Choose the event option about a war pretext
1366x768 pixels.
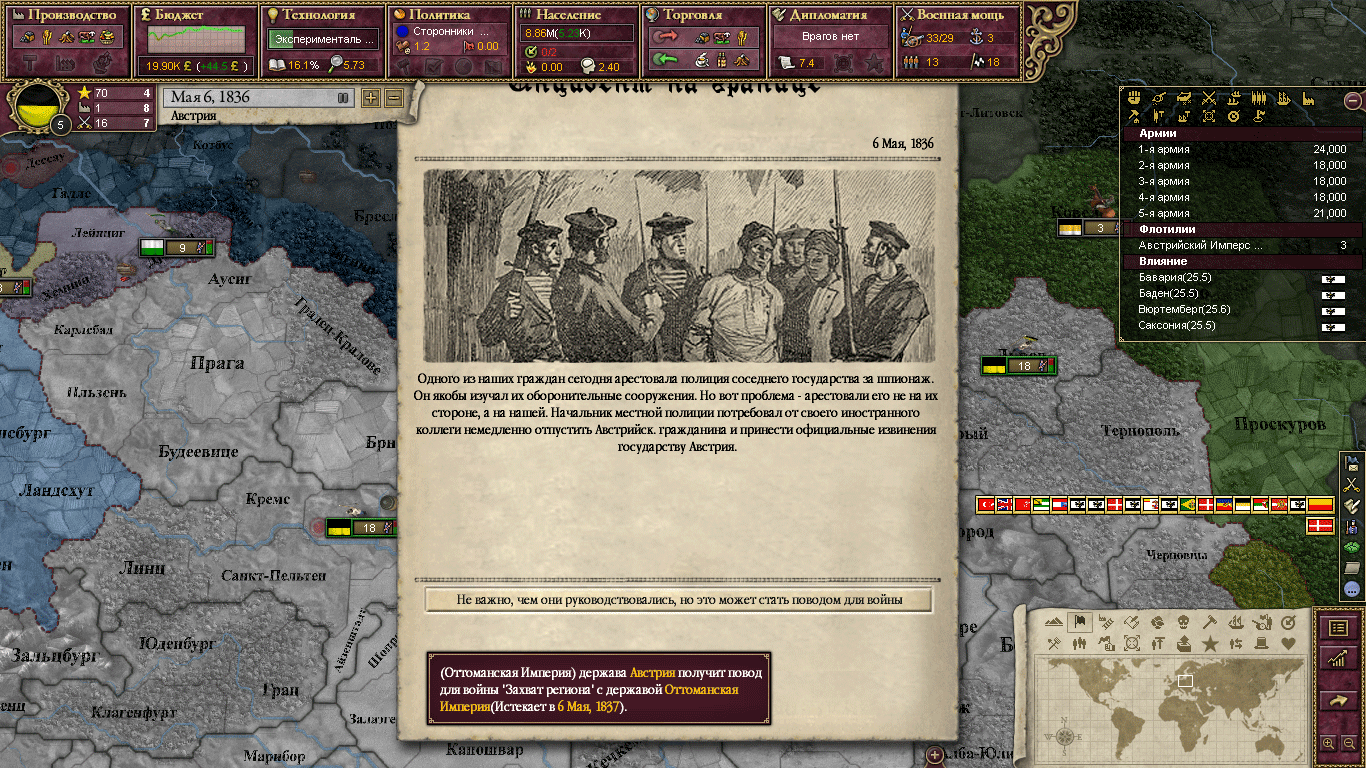coord(679,600)
